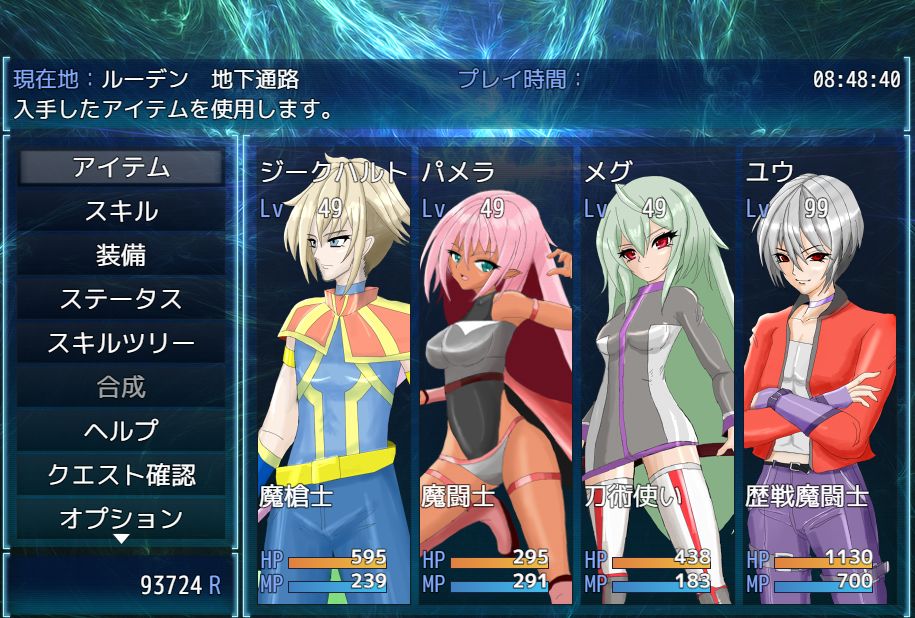Open the 装備 equipment menu

121,255
